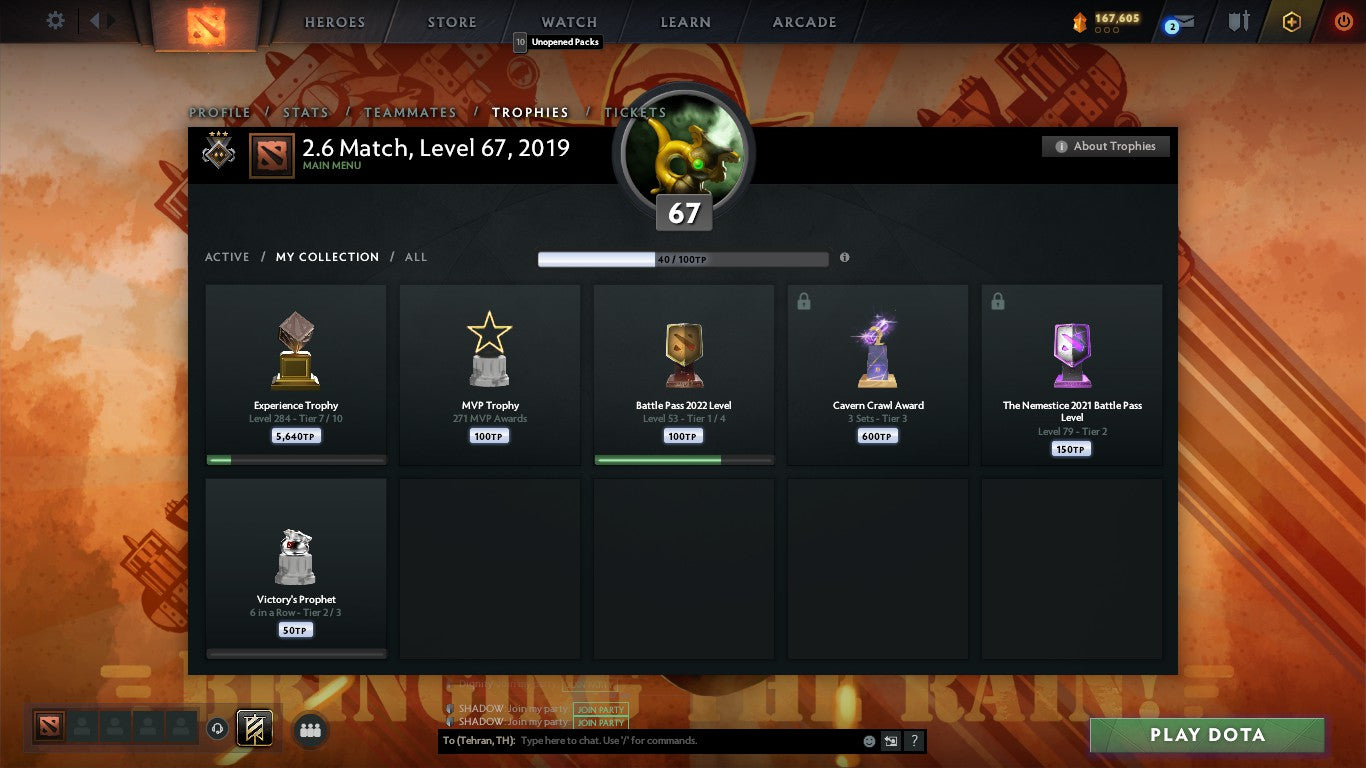The height and width of the screenshot is (768, 1366).
Task: Toggle the chat channel selector icon
Action: tap(889, 740)
